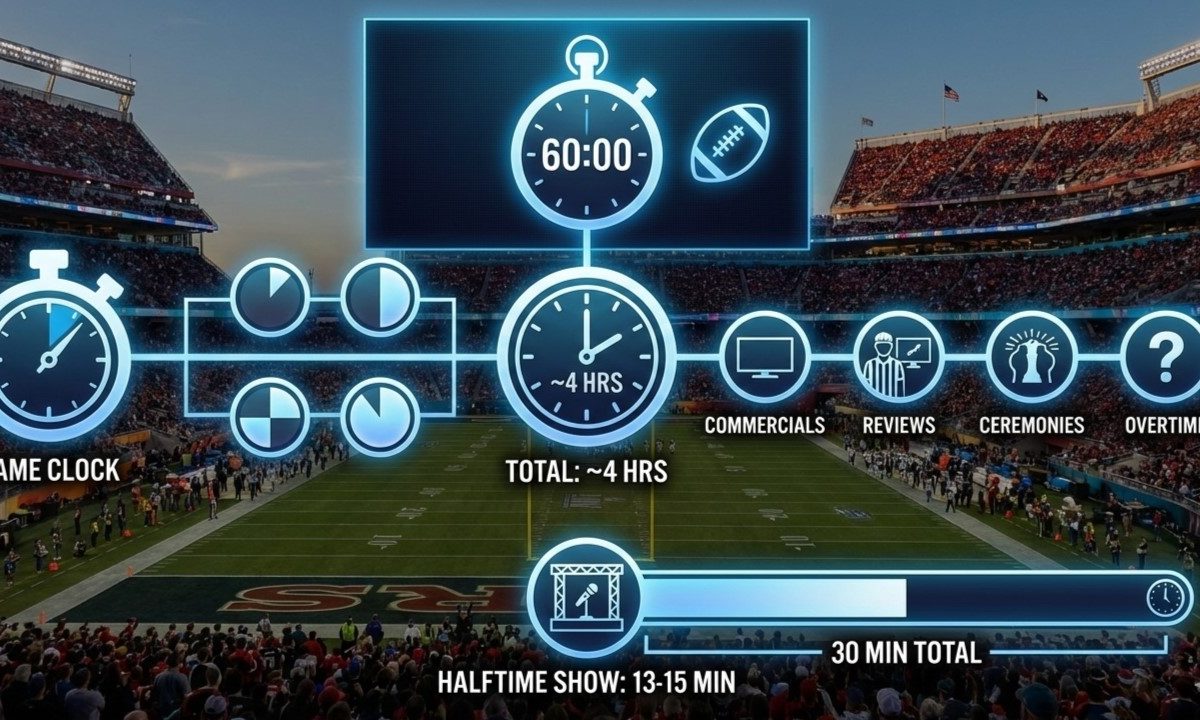Open the ~4 HRS clock node
The width and height of the screenshot is (1200, 720).
(x=586, y=356)
